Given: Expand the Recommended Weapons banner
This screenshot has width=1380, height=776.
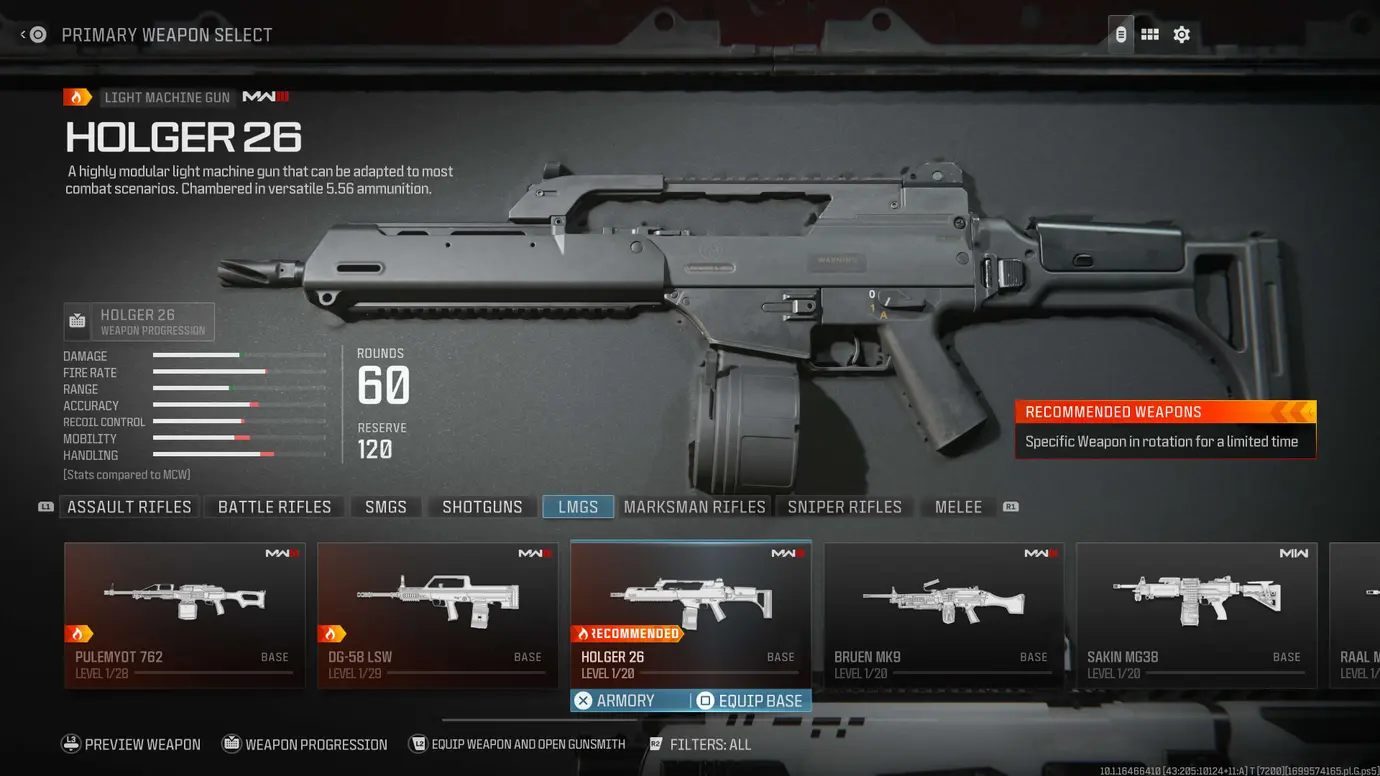Looking at the screenshot, I should (x=1165, y=411).
